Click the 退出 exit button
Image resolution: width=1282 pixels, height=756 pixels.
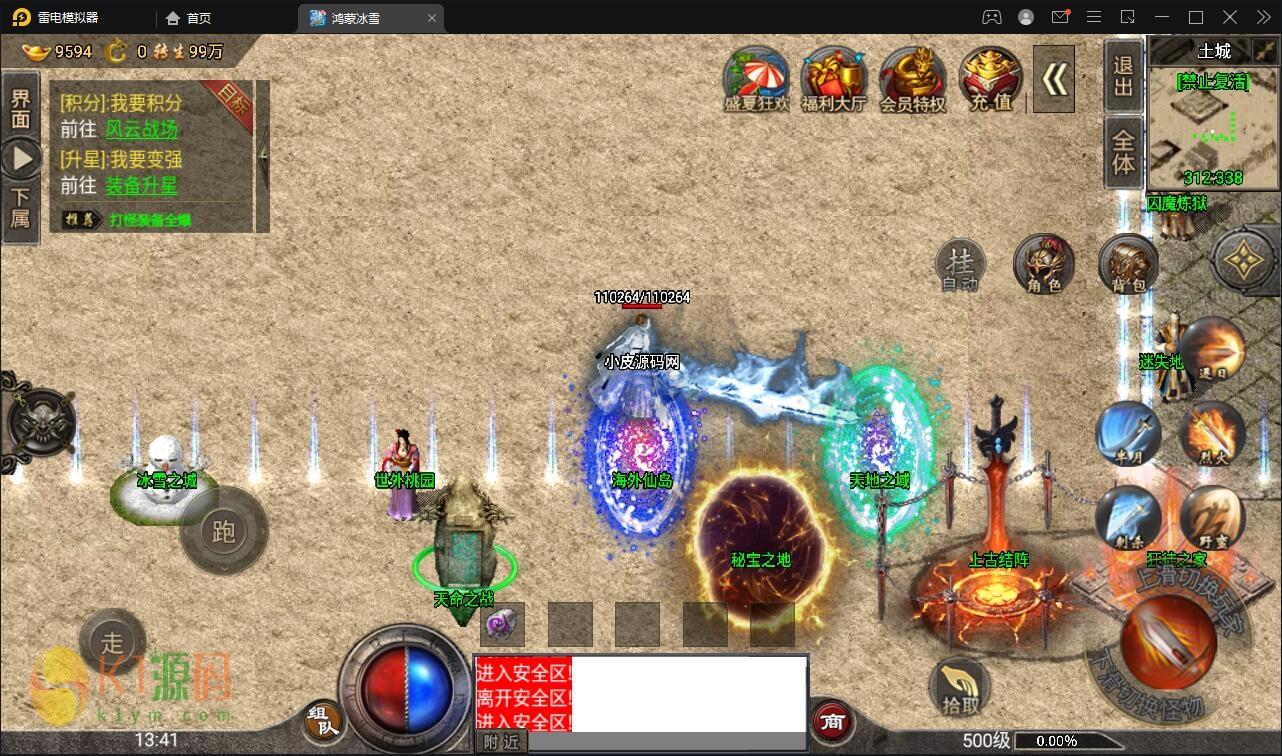coord(1124,76)
